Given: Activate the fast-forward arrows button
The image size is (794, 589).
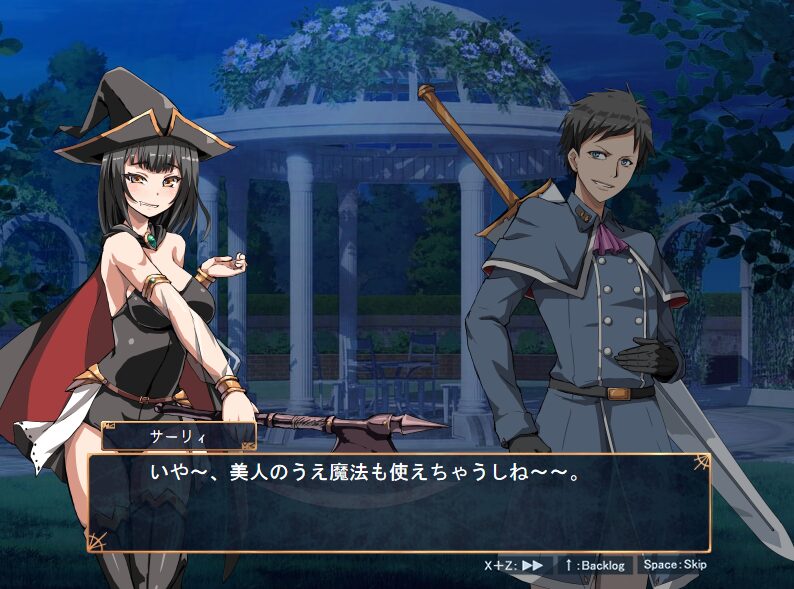Looking at the screenshot, I should [533, 565].
